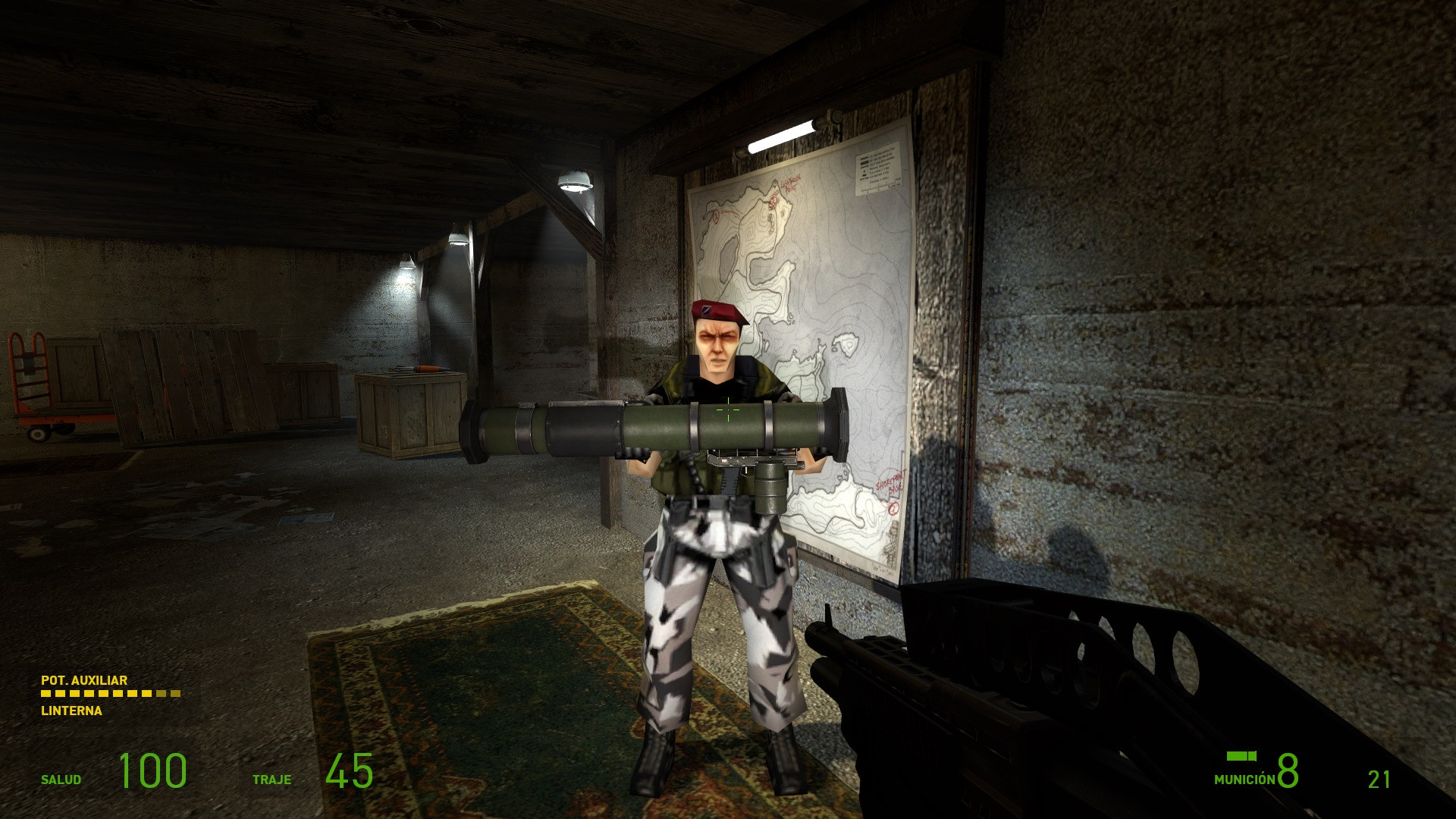1456x819 pixels.
Task: Select the SALUD label text
Action: click(x=61, y=777)
